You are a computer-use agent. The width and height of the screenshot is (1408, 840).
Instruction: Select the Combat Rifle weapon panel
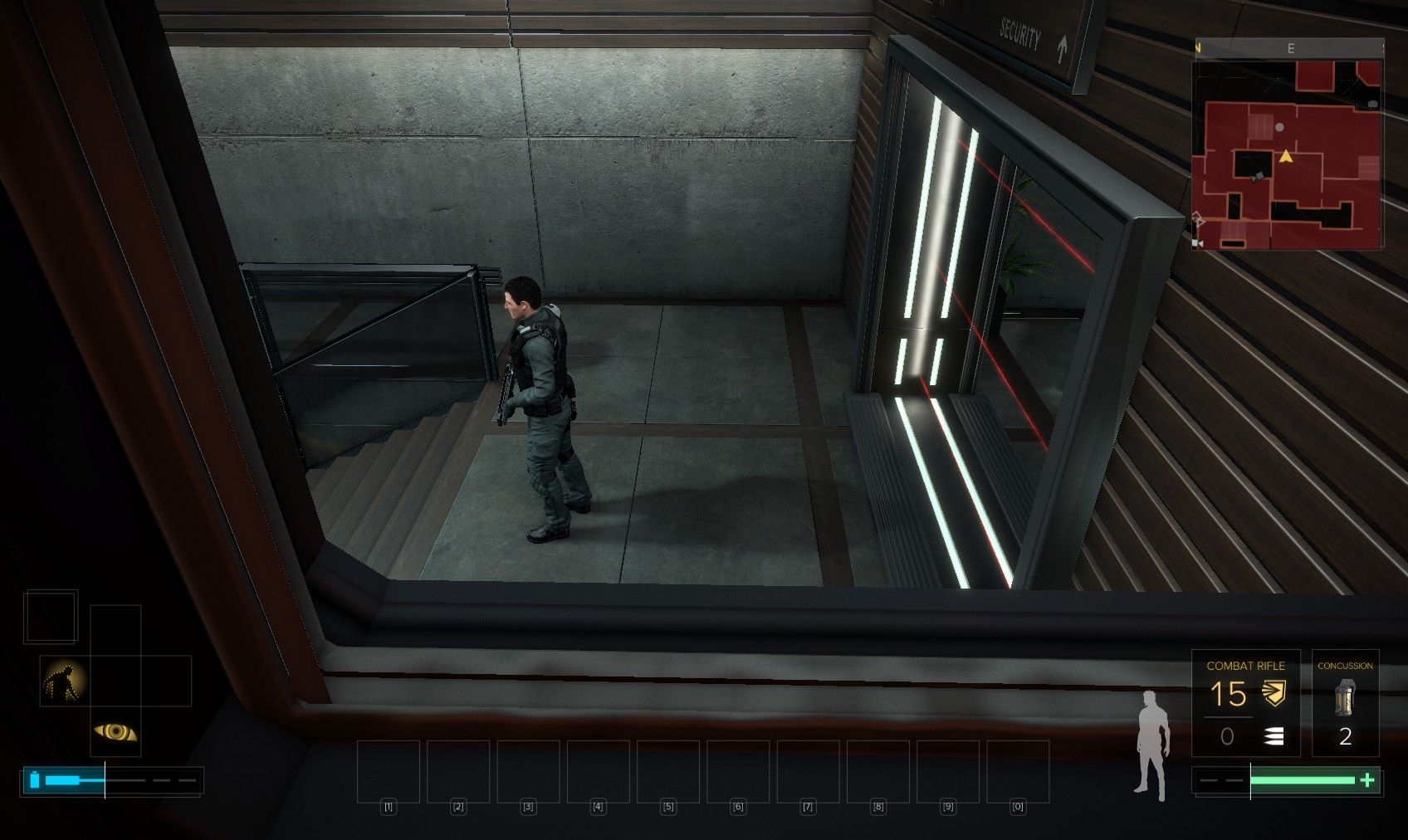[1245, 703]
